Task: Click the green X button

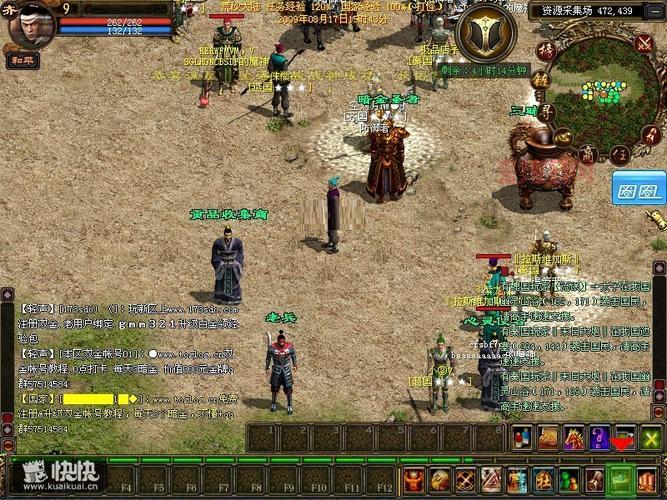Action: pyautogui.click(x=651, y=438)
